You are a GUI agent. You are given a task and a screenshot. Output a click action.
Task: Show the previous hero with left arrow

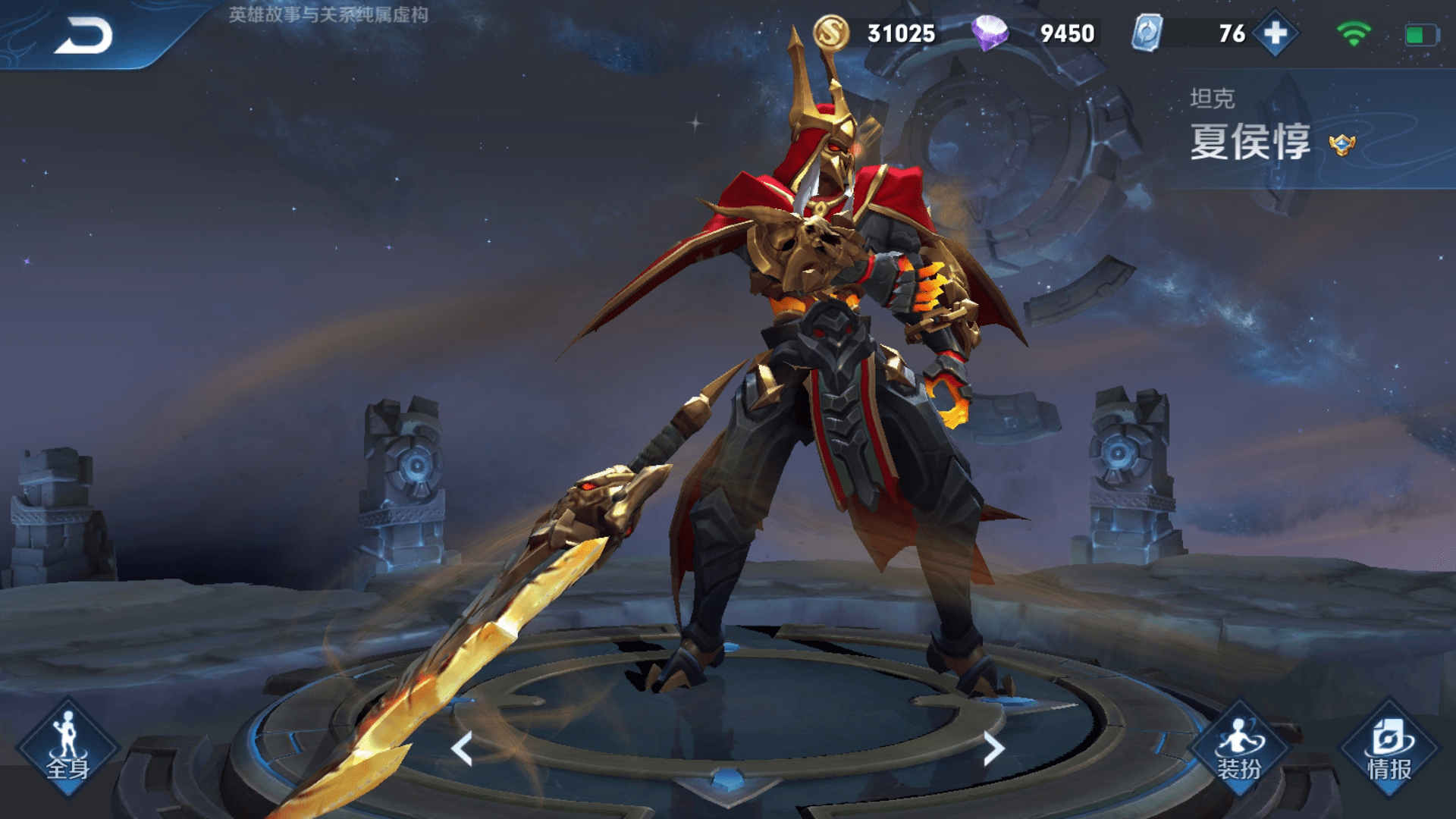(x=462, y=748)
